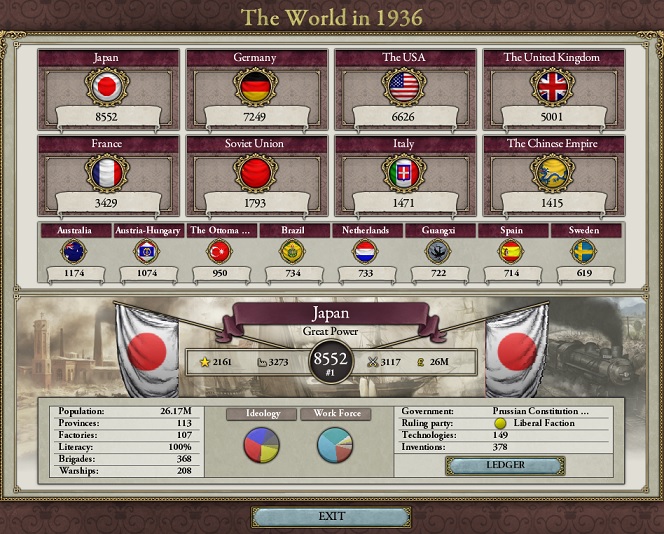This screenshot has width=664, height=534.
Task: Exit the world overview screen
Action: pyautogui.click(x=331, y=516)
